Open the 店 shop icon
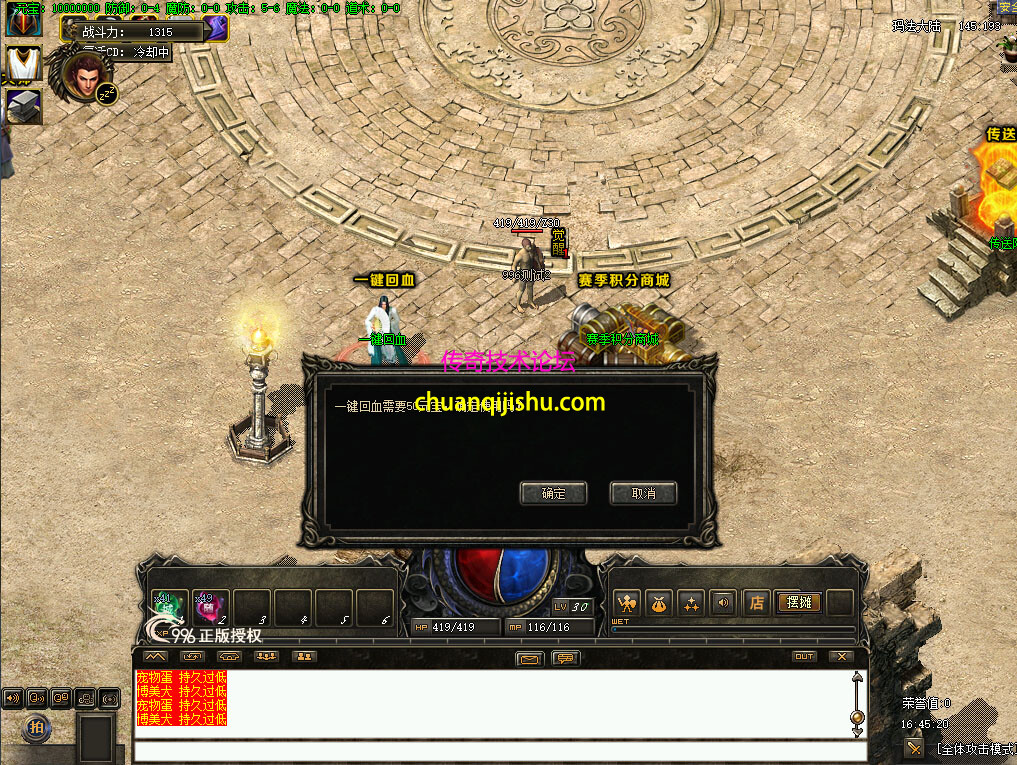1017x765 pixels. [x=757, y=602]
